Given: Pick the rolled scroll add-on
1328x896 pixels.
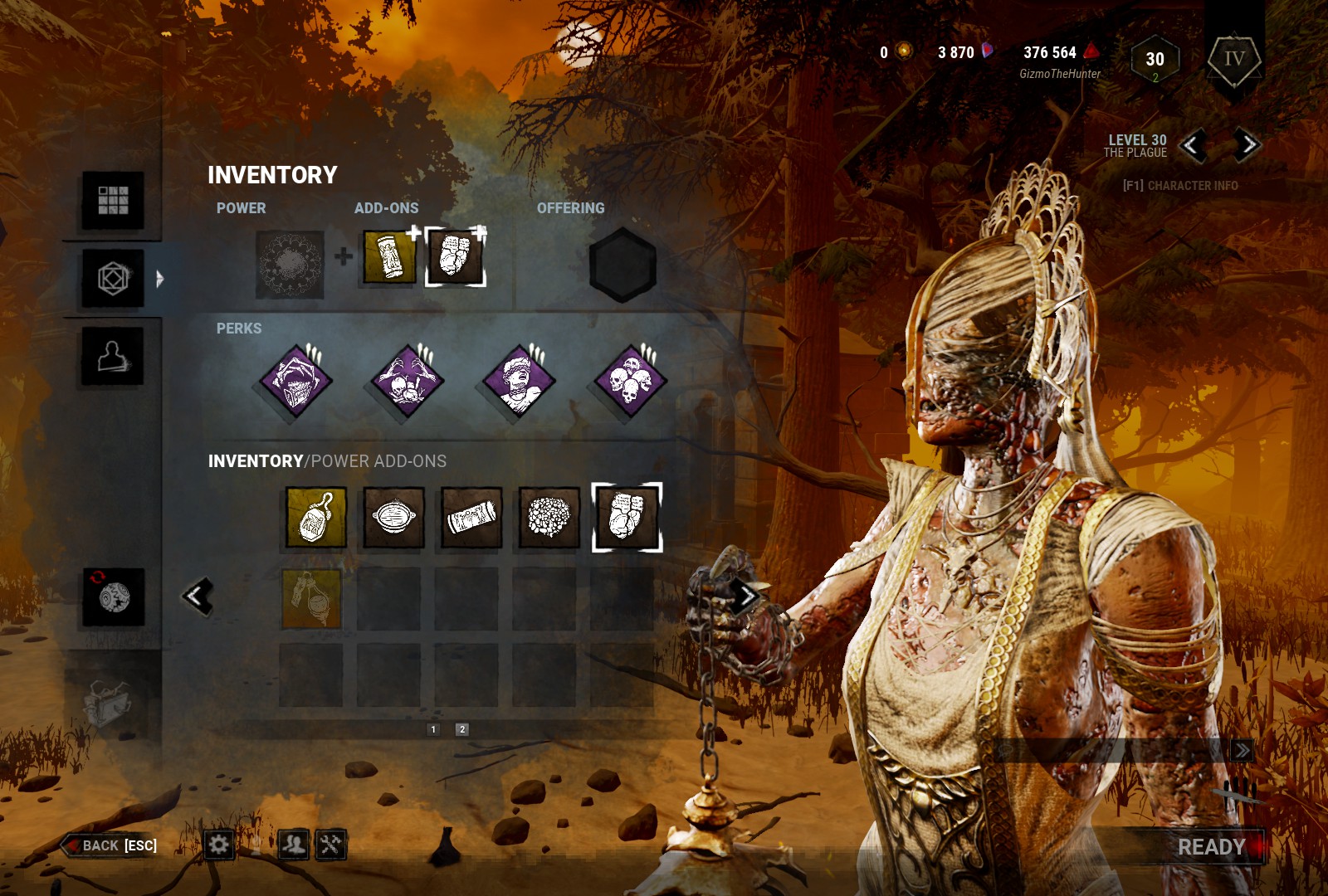Looking at the screenshot, I should tap(471, 518).
